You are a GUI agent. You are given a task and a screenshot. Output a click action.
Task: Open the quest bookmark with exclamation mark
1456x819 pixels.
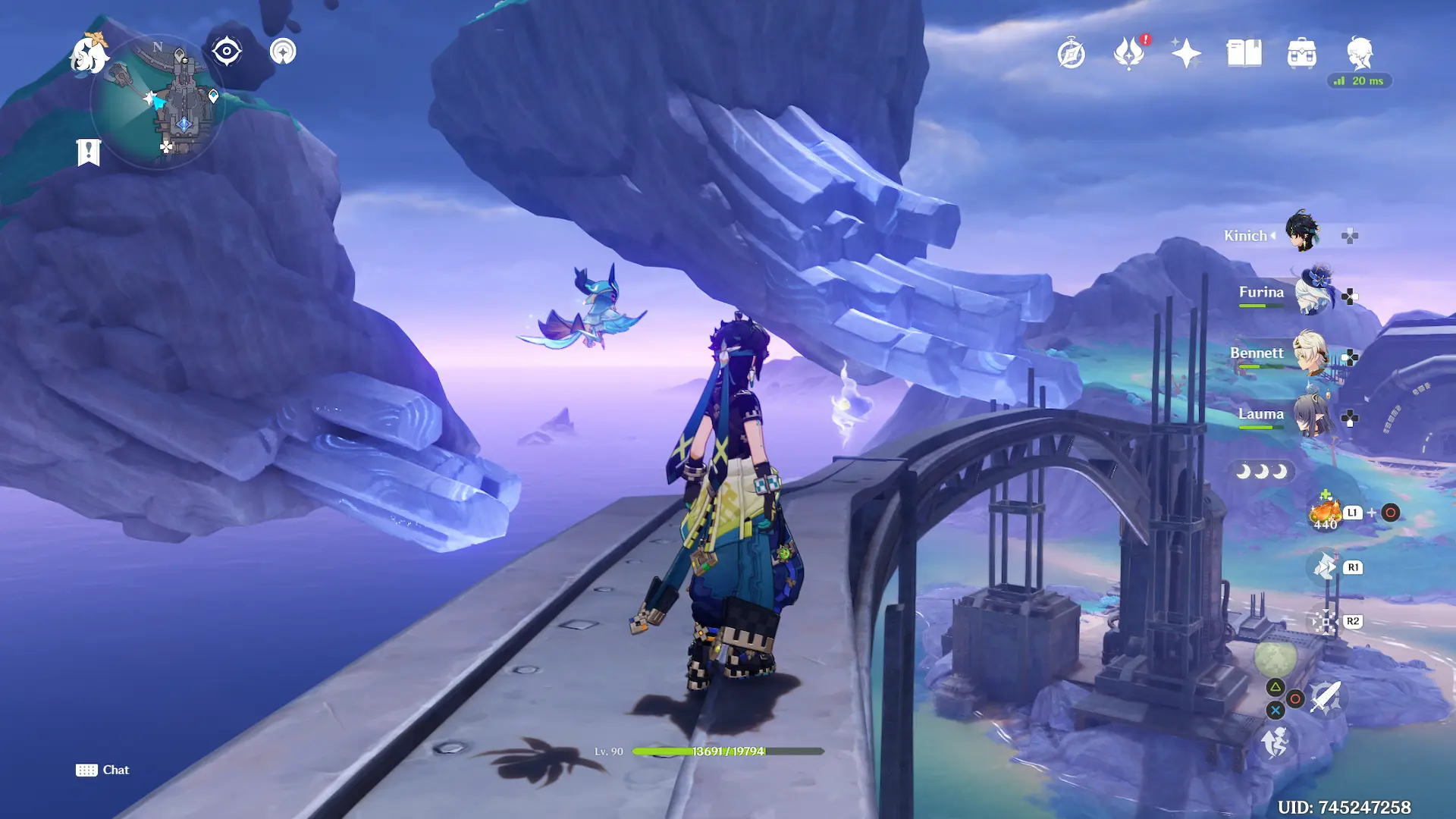click(x=89, y=152)
